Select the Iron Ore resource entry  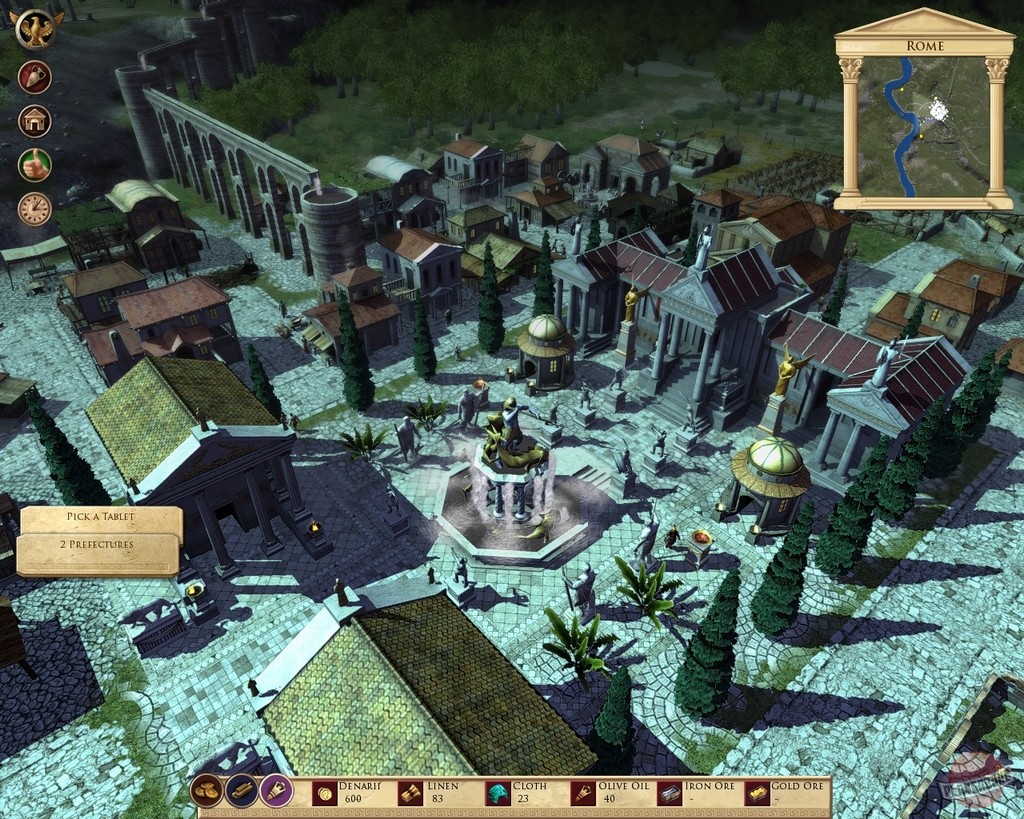point(696,792)
